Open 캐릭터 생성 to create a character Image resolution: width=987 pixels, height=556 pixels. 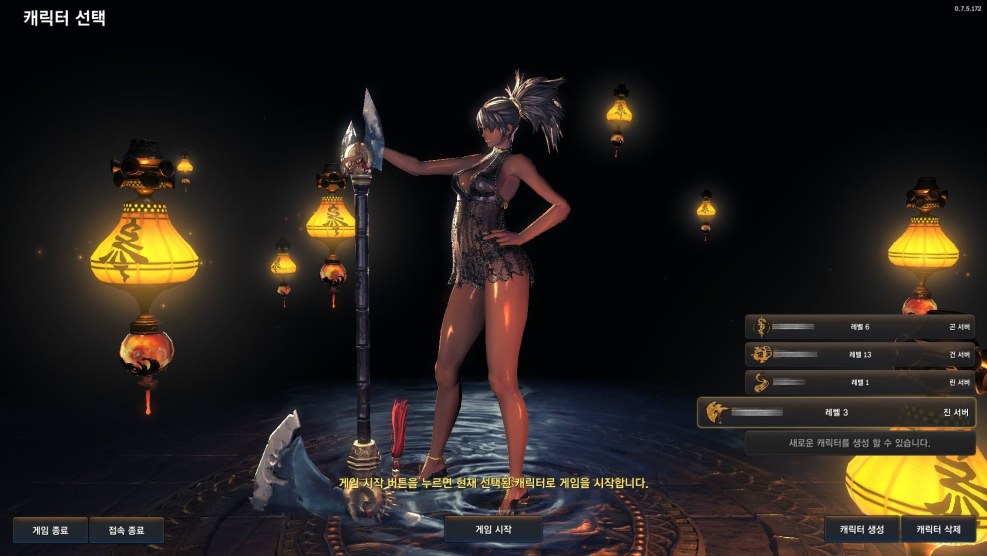pyautogui.click(x=862, y=530)
